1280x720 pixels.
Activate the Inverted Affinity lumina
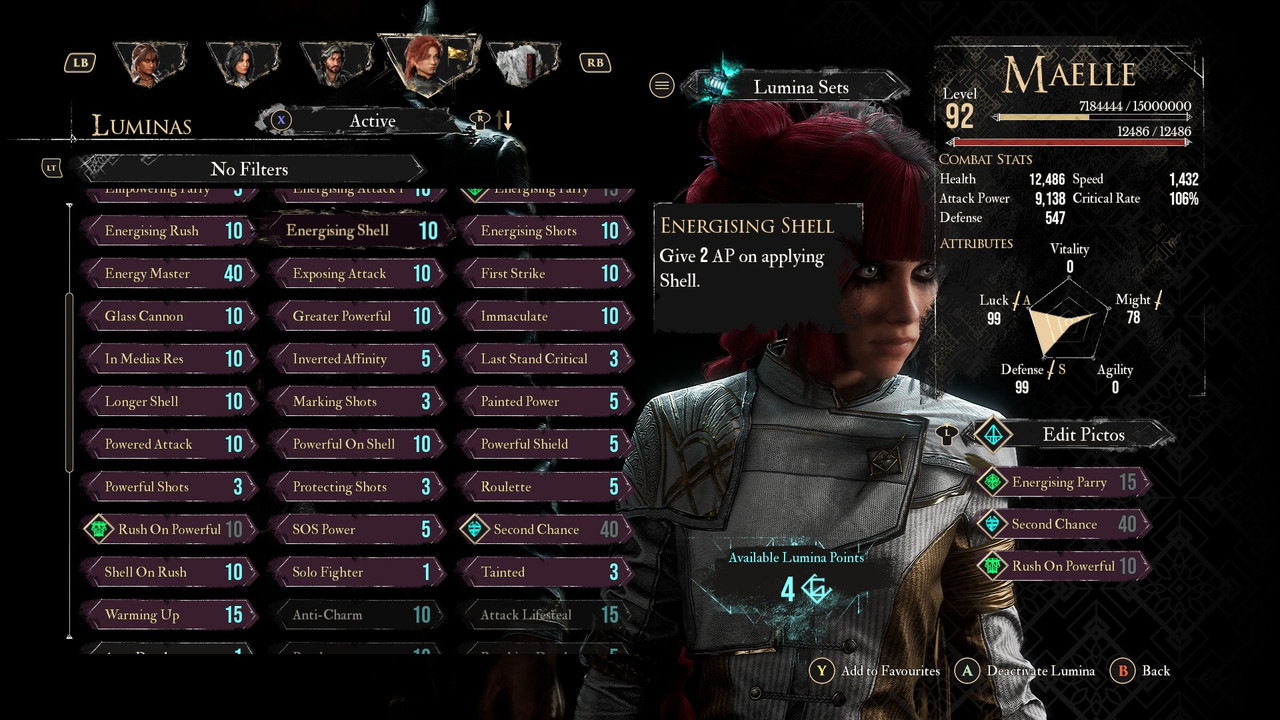click(x=354, y=359)
